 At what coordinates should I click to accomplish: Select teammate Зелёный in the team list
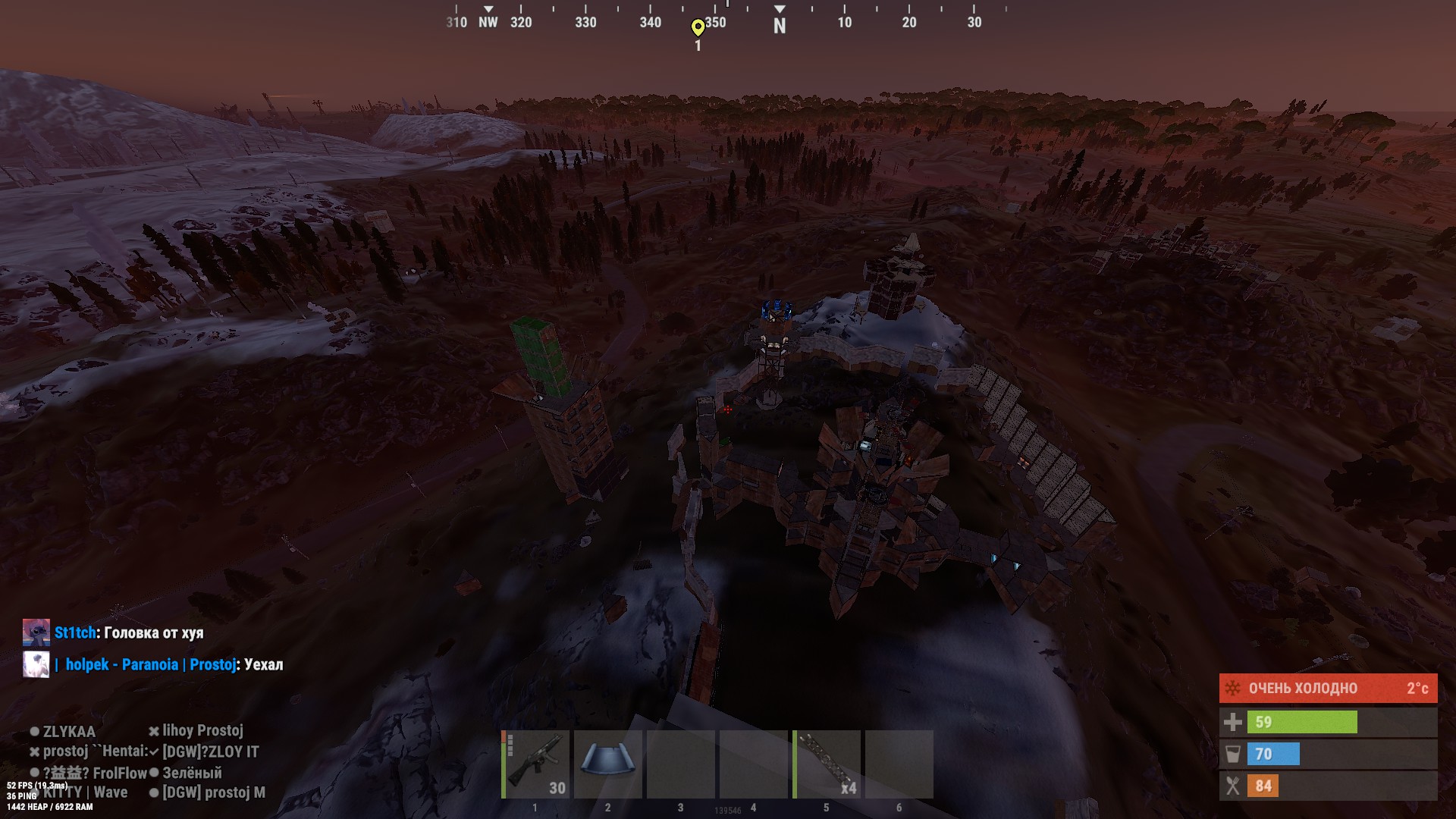(x=192, y=773)
